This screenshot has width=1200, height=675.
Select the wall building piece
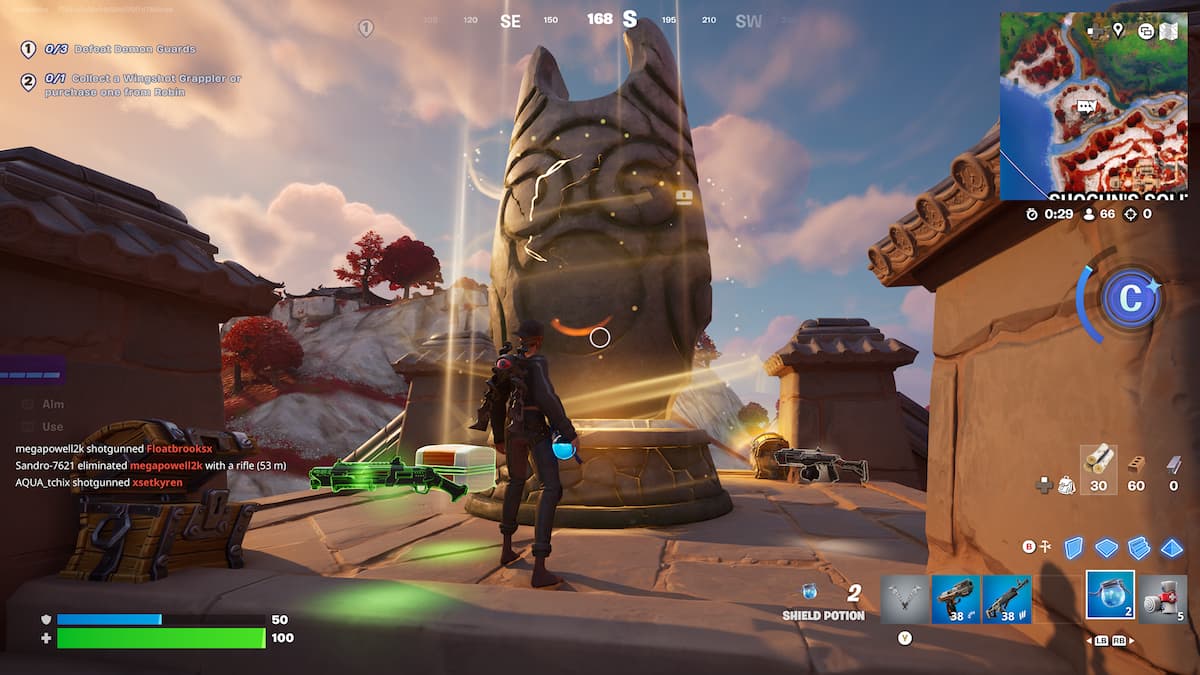[x=1073, y=547]
